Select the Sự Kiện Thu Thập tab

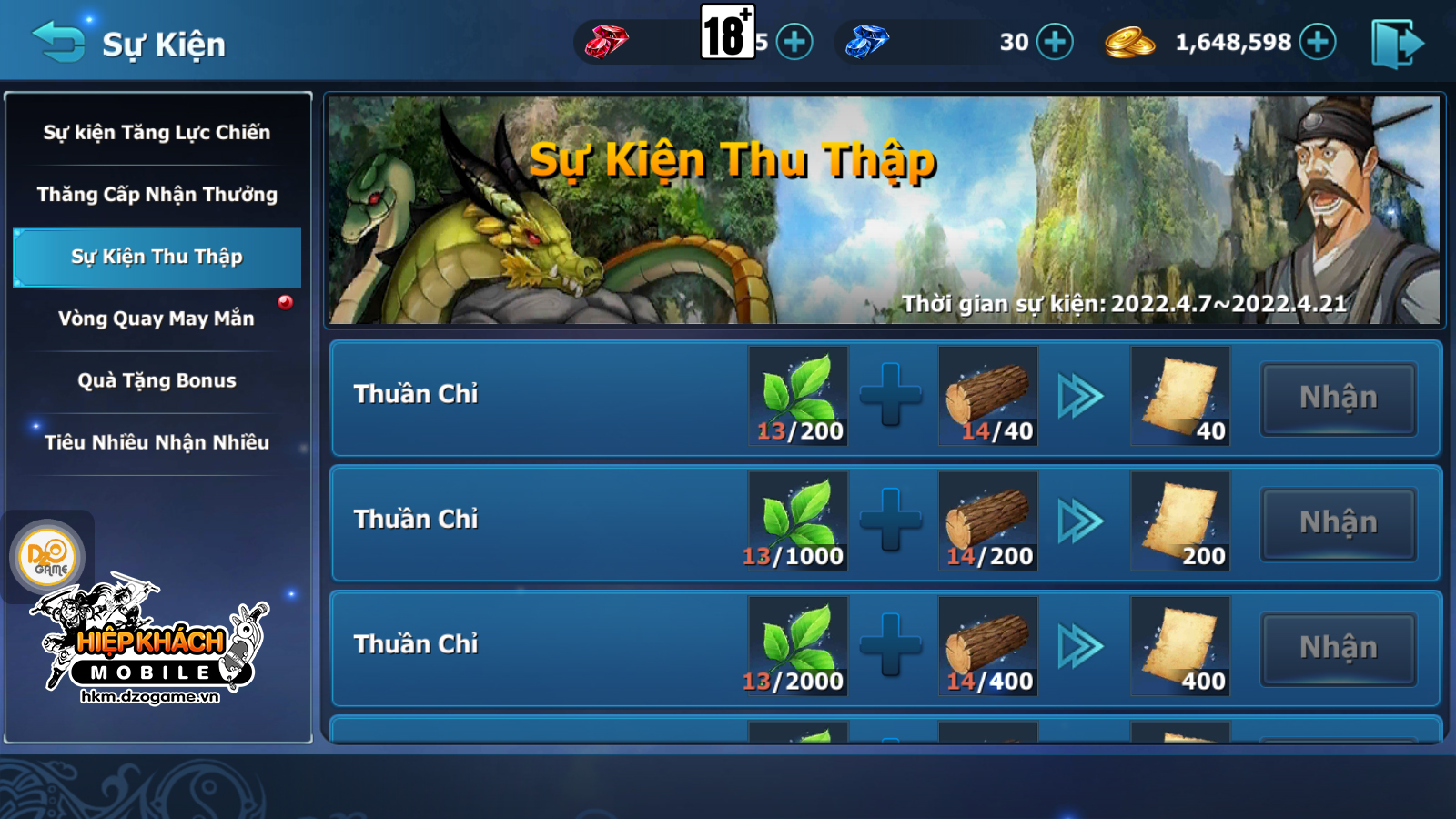pos(157,257)
